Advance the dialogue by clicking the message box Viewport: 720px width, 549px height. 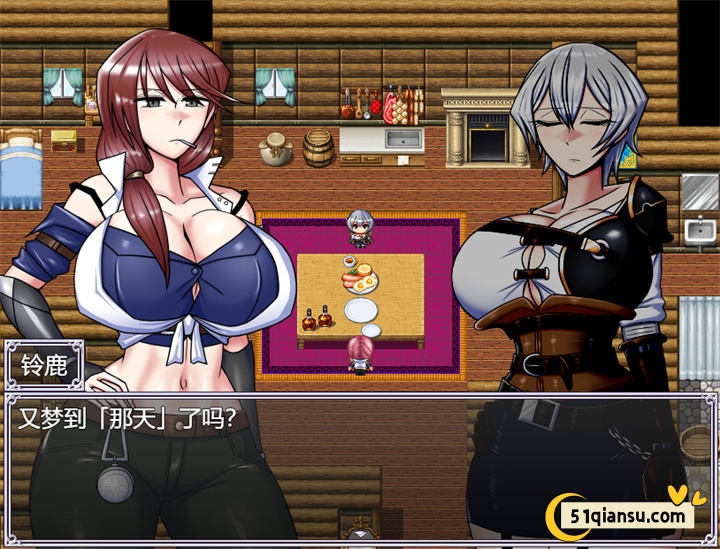point(360,465)
